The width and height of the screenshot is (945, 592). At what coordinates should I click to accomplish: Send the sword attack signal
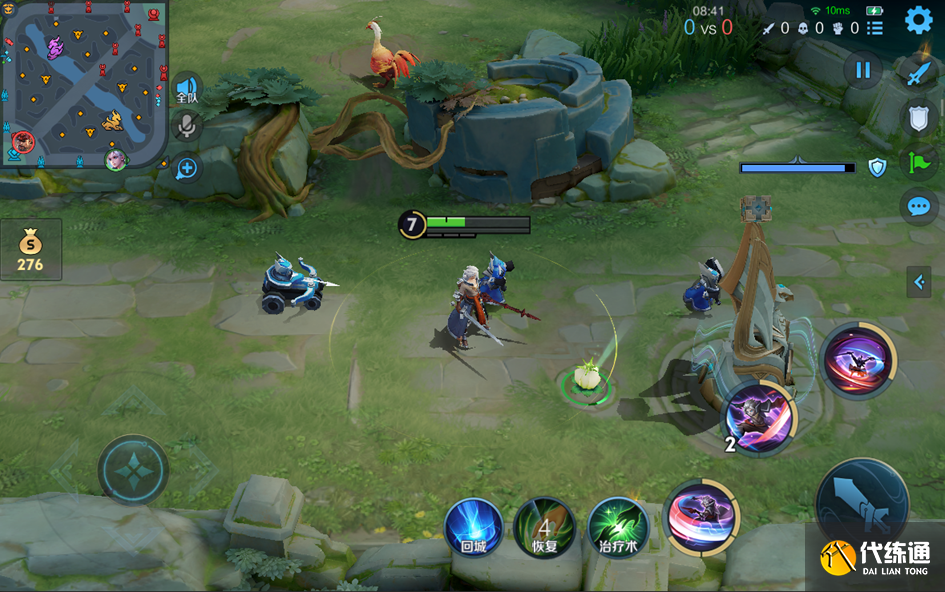[x=918, y=72]
